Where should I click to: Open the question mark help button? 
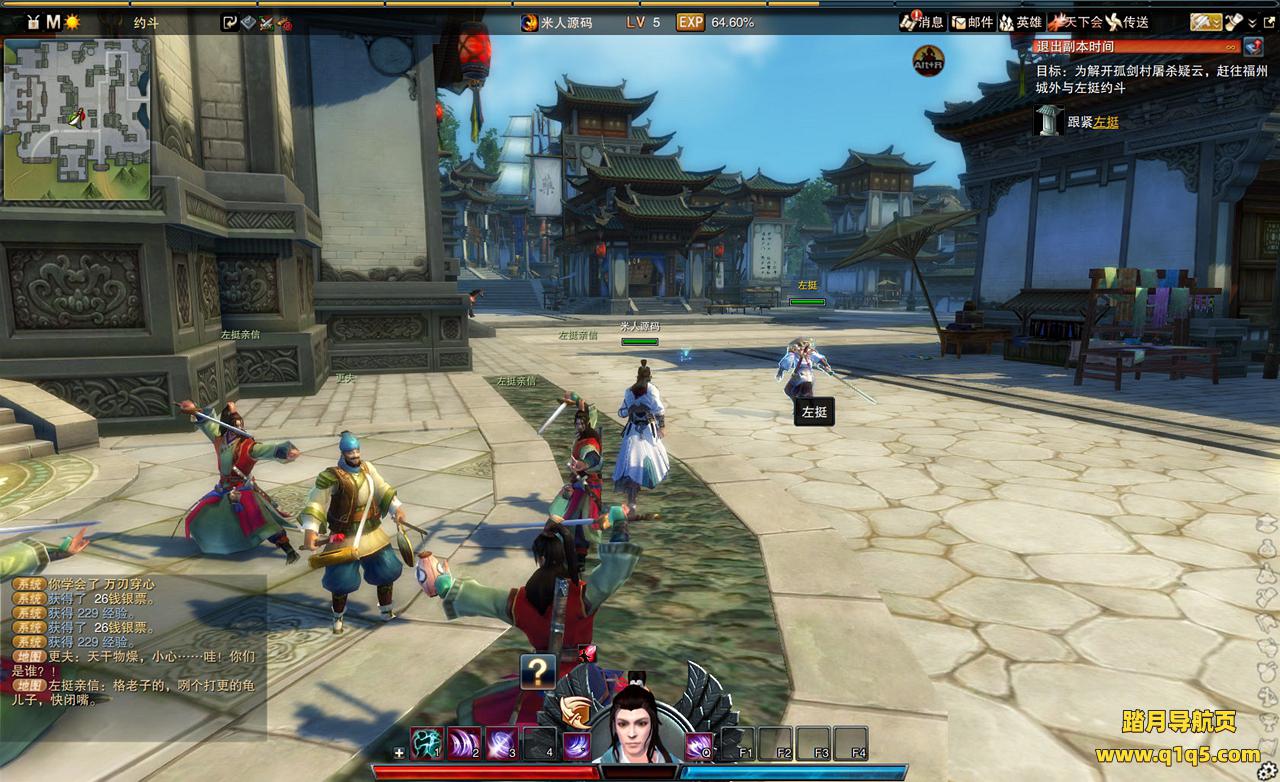pyautogui.click(x=538, y=672)
